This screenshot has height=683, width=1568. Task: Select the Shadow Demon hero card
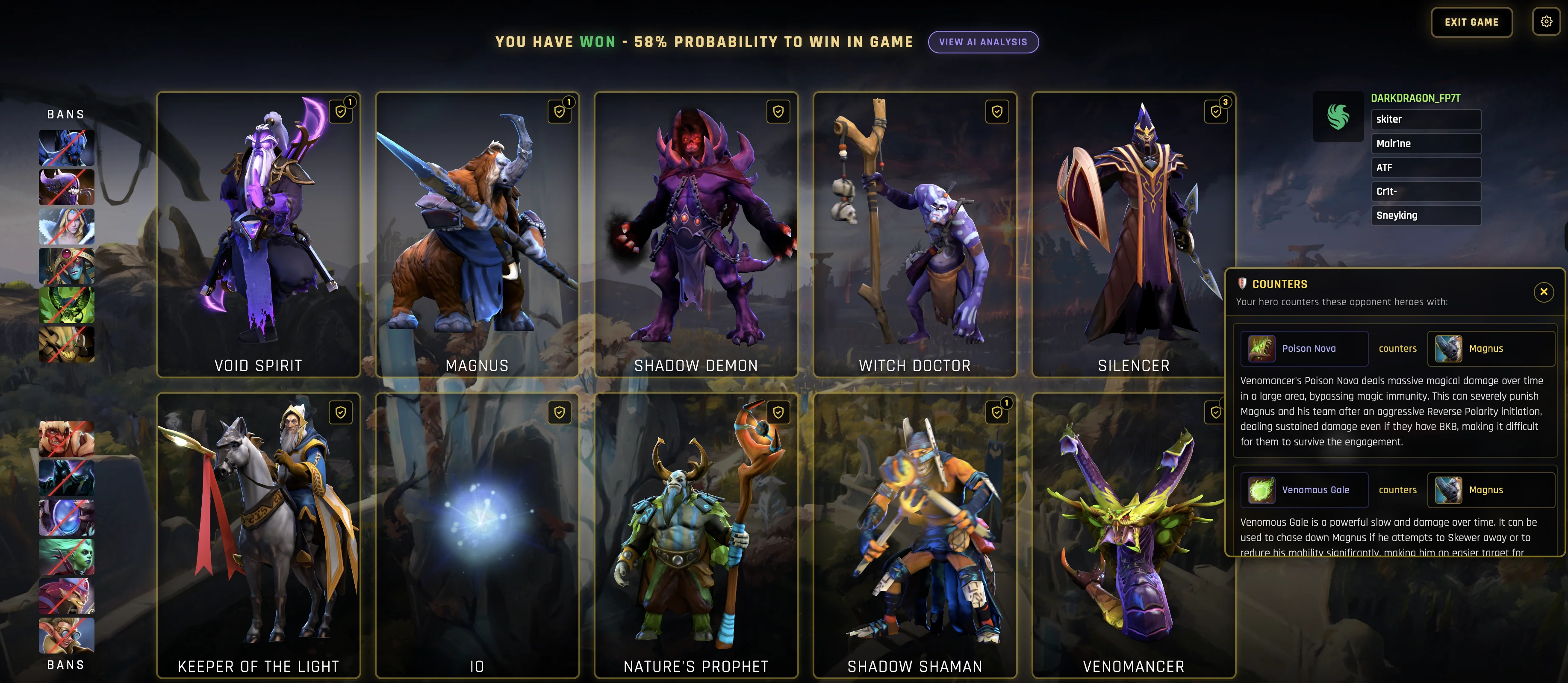coord(696,234)
